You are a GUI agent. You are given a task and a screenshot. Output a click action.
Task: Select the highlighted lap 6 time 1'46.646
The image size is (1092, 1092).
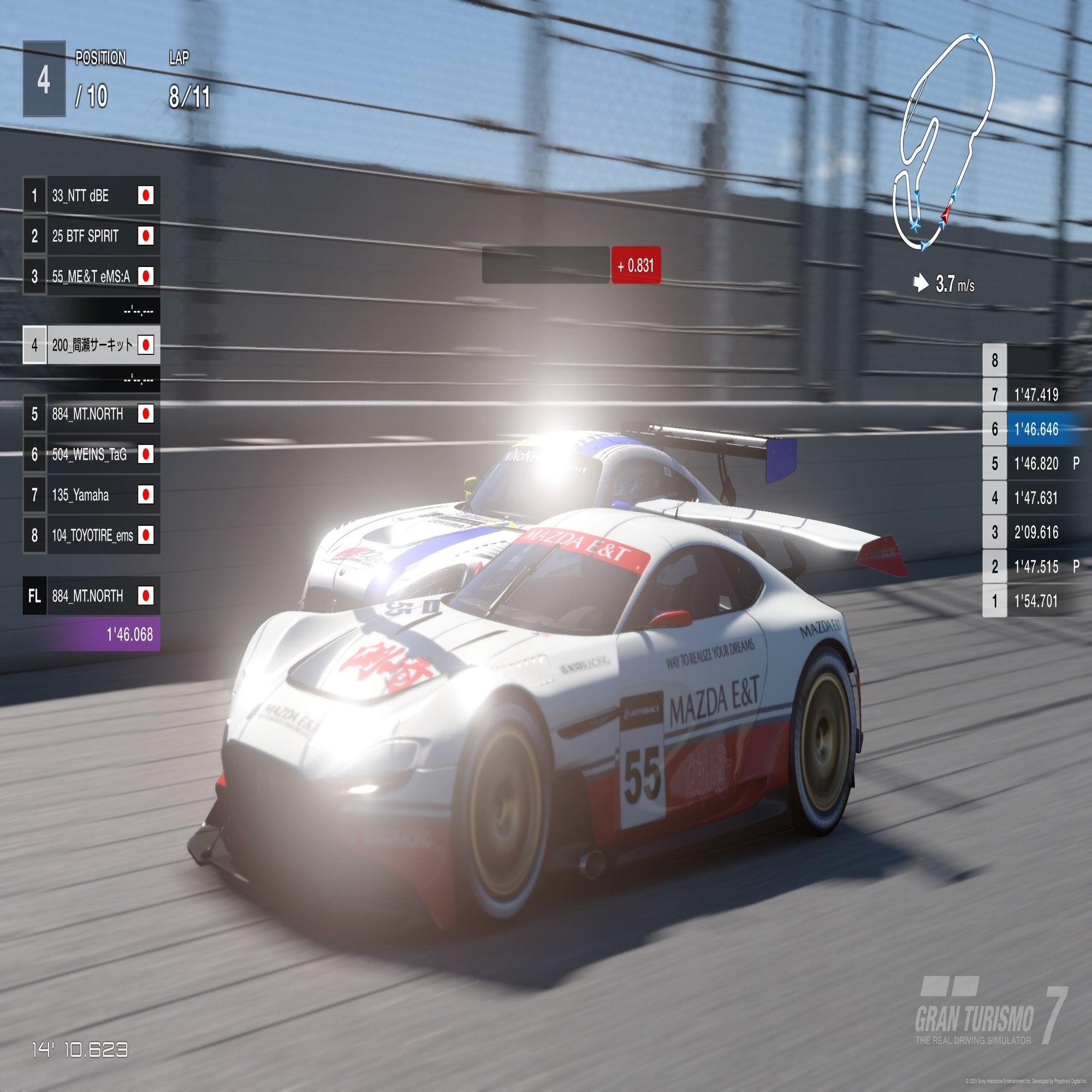pyautogui.click(x=1035, y=429)
